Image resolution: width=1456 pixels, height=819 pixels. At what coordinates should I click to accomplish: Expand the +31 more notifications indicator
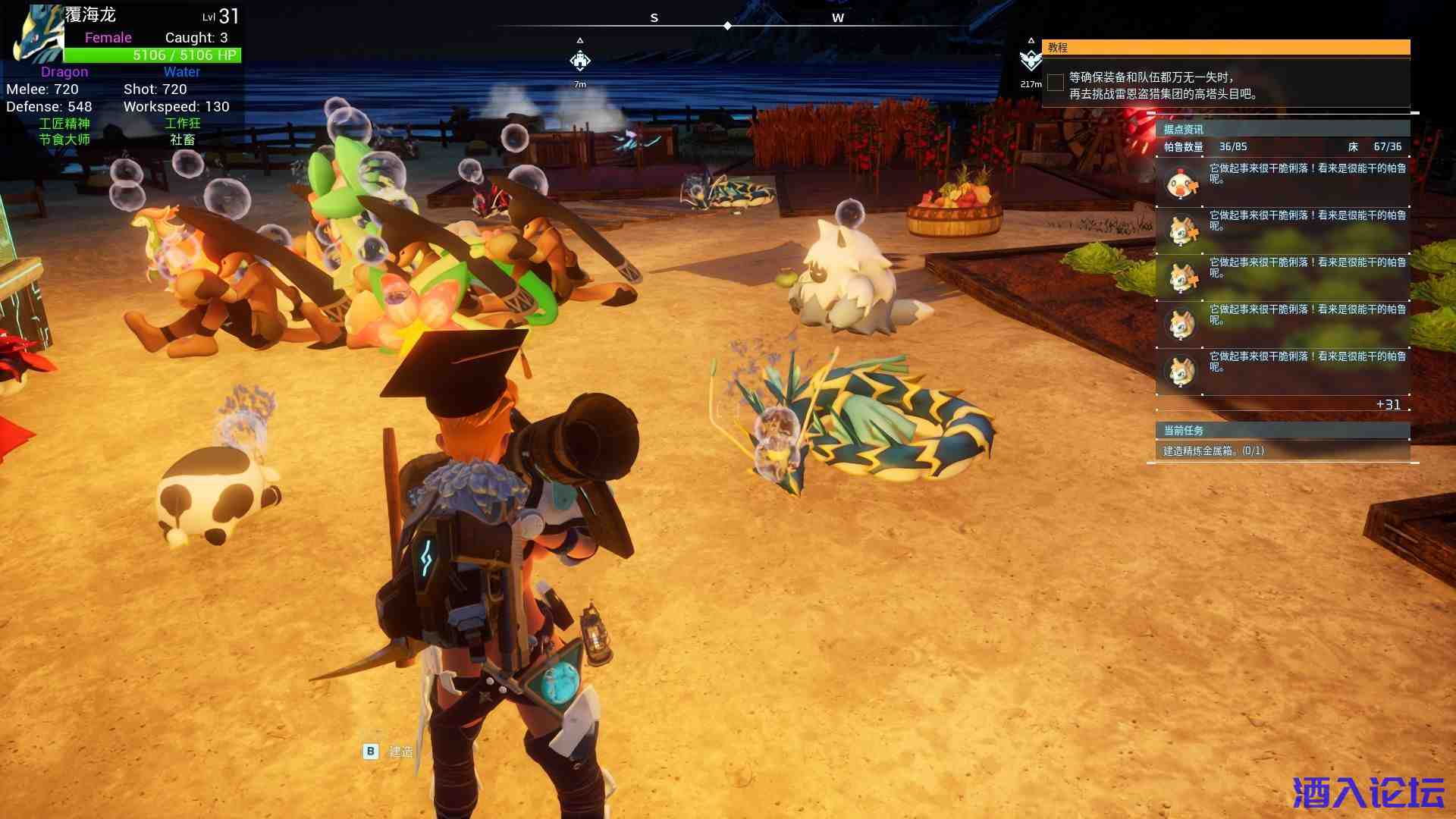(x=1388, y=405)
